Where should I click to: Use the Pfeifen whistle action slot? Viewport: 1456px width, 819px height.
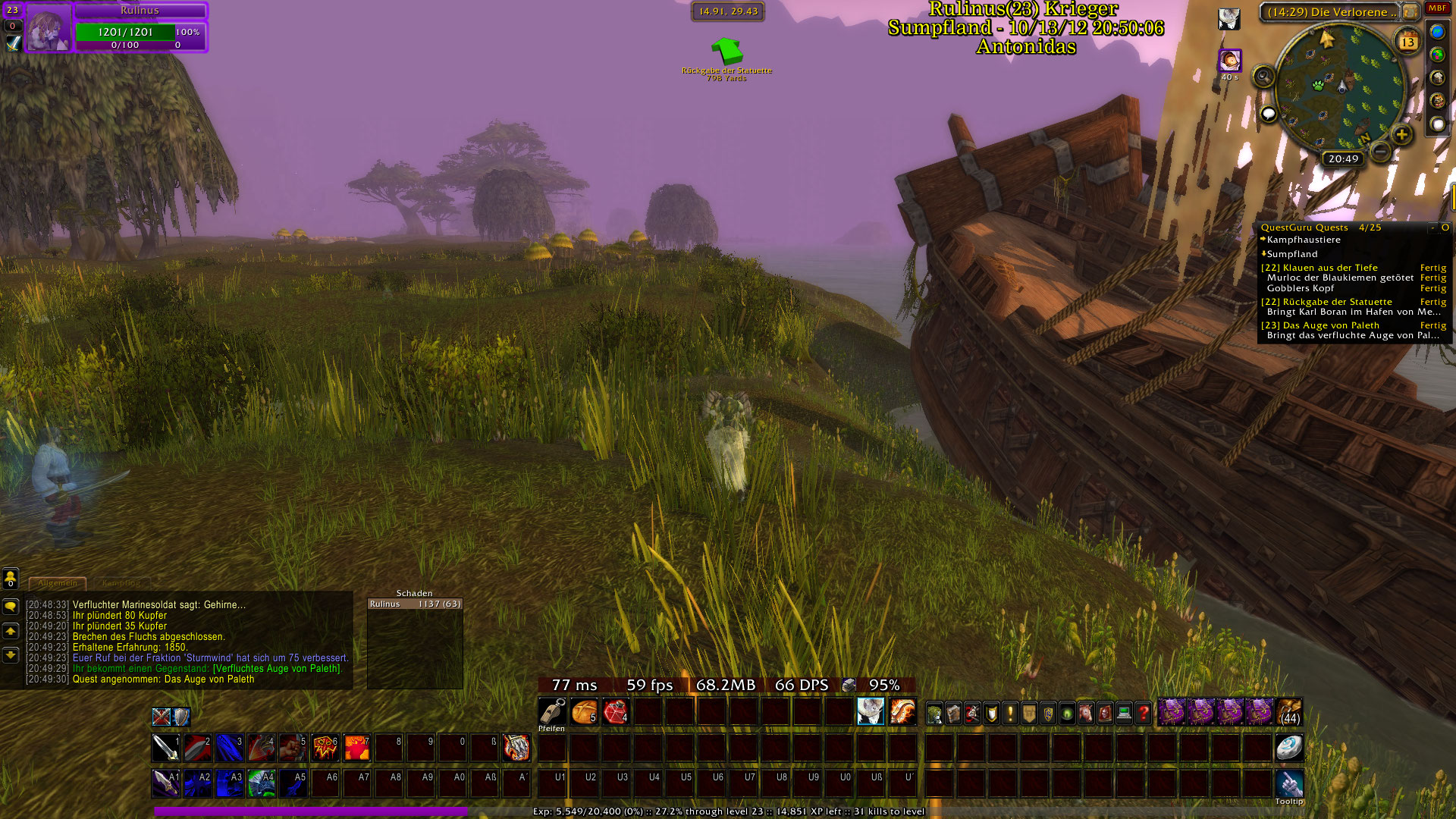[x=552, y=712]
